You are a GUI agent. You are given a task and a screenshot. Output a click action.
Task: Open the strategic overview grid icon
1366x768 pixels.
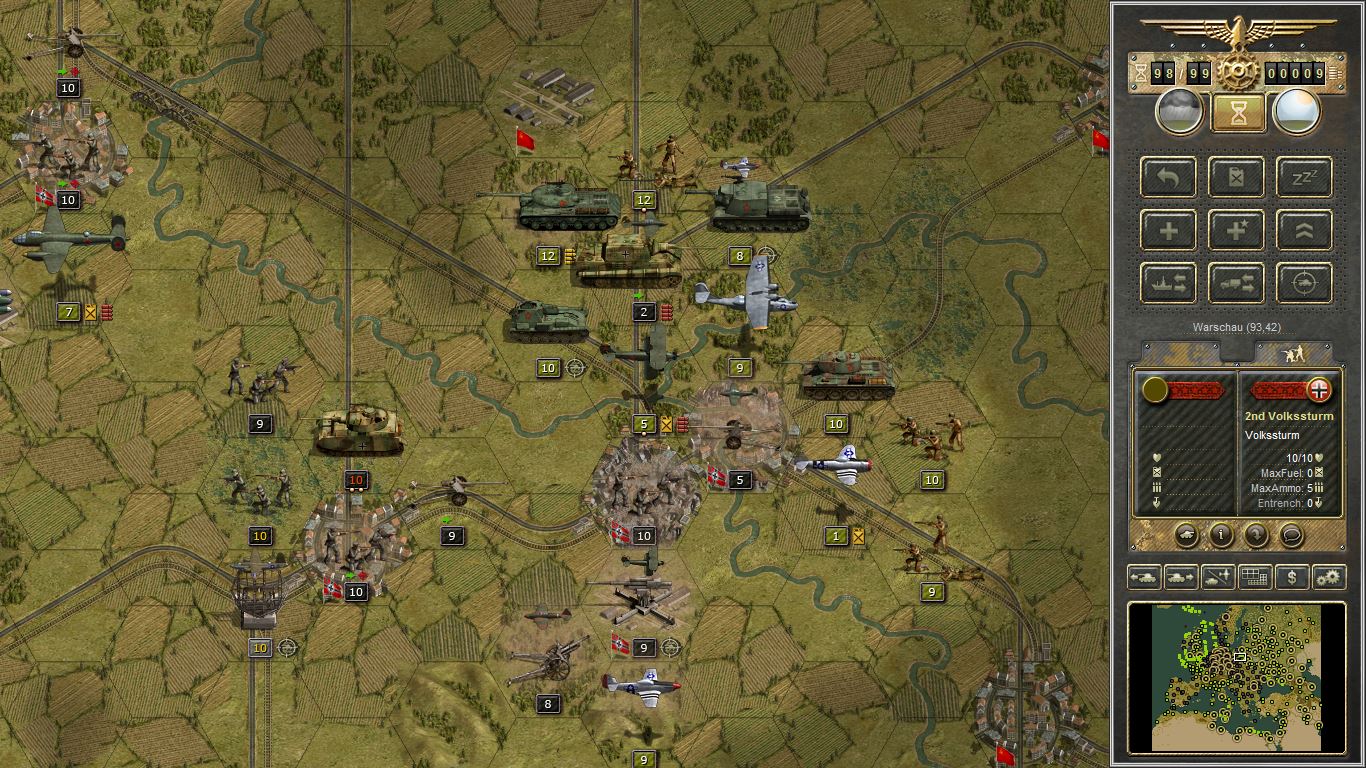pyautogui.click(x=1255, y=577)
